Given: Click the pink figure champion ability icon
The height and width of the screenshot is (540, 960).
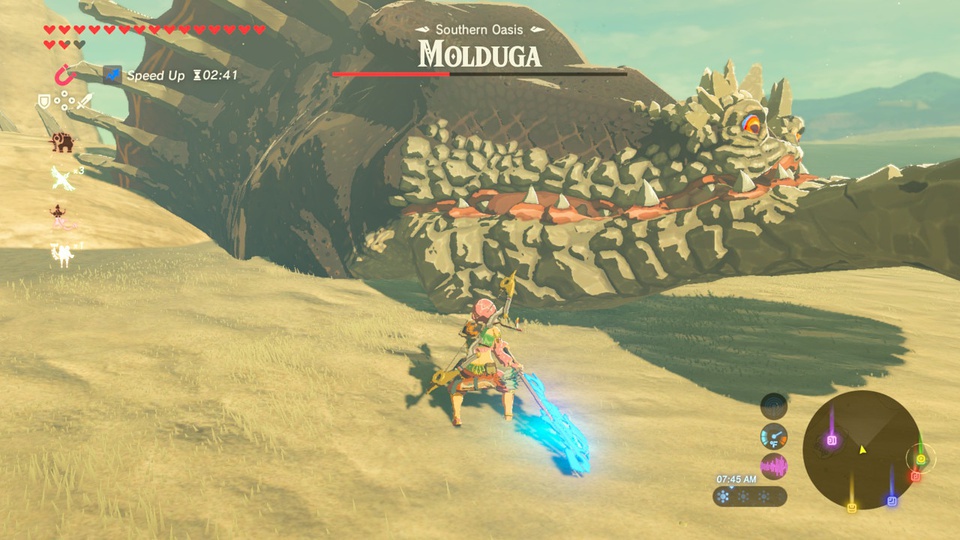Looking at the screenshot, I should [x=62, y=217].
